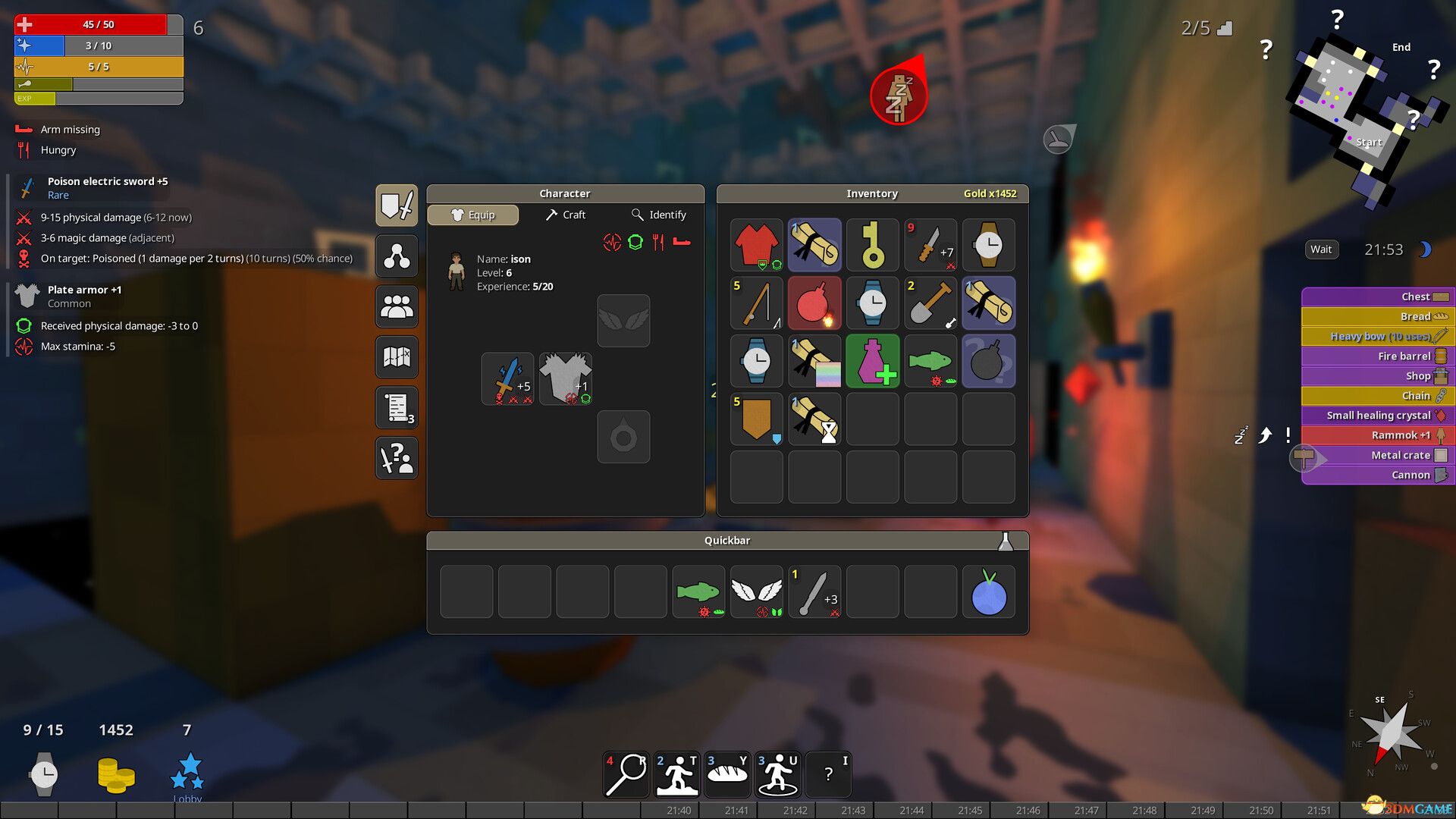1456x819 pixels.
Task: Select the red shirt inventory item
Action: click(756, 245)
